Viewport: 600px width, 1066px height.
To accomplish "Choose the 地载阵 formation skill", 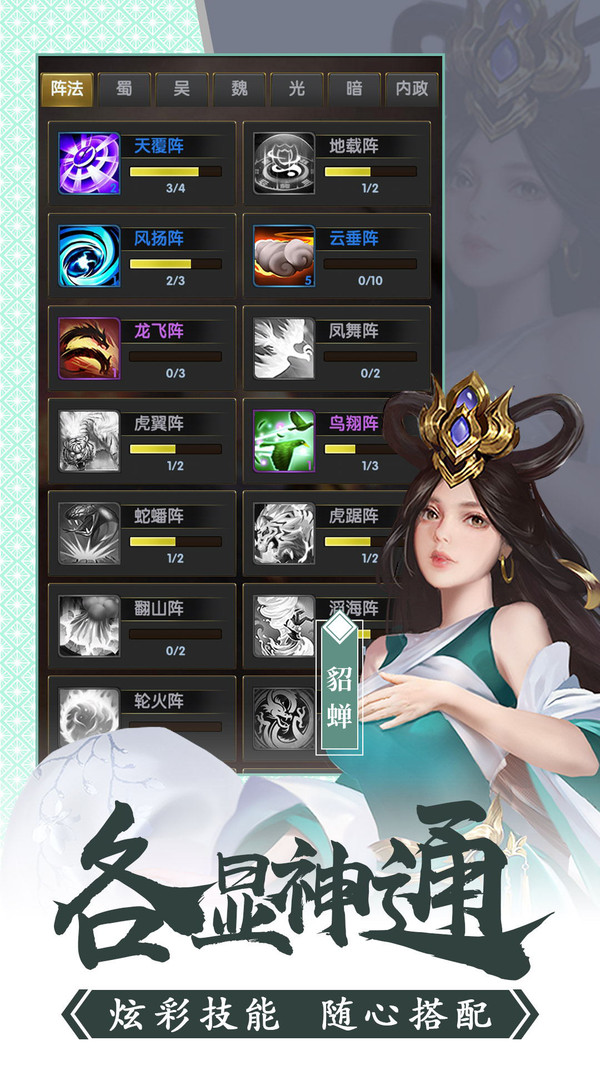I will pos(337,164).
